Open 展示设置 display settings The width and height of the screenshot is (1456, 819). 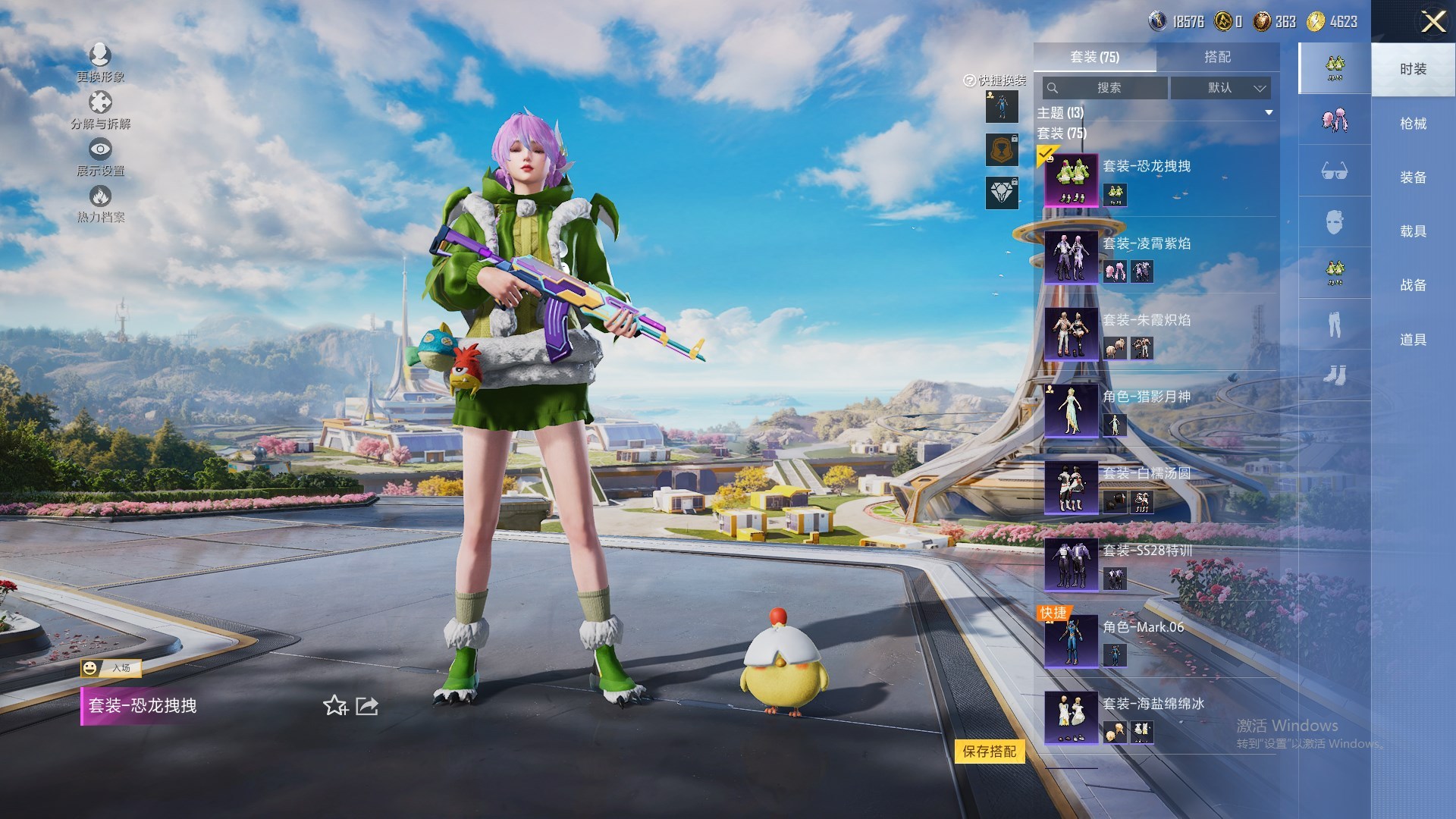point(100,157)
